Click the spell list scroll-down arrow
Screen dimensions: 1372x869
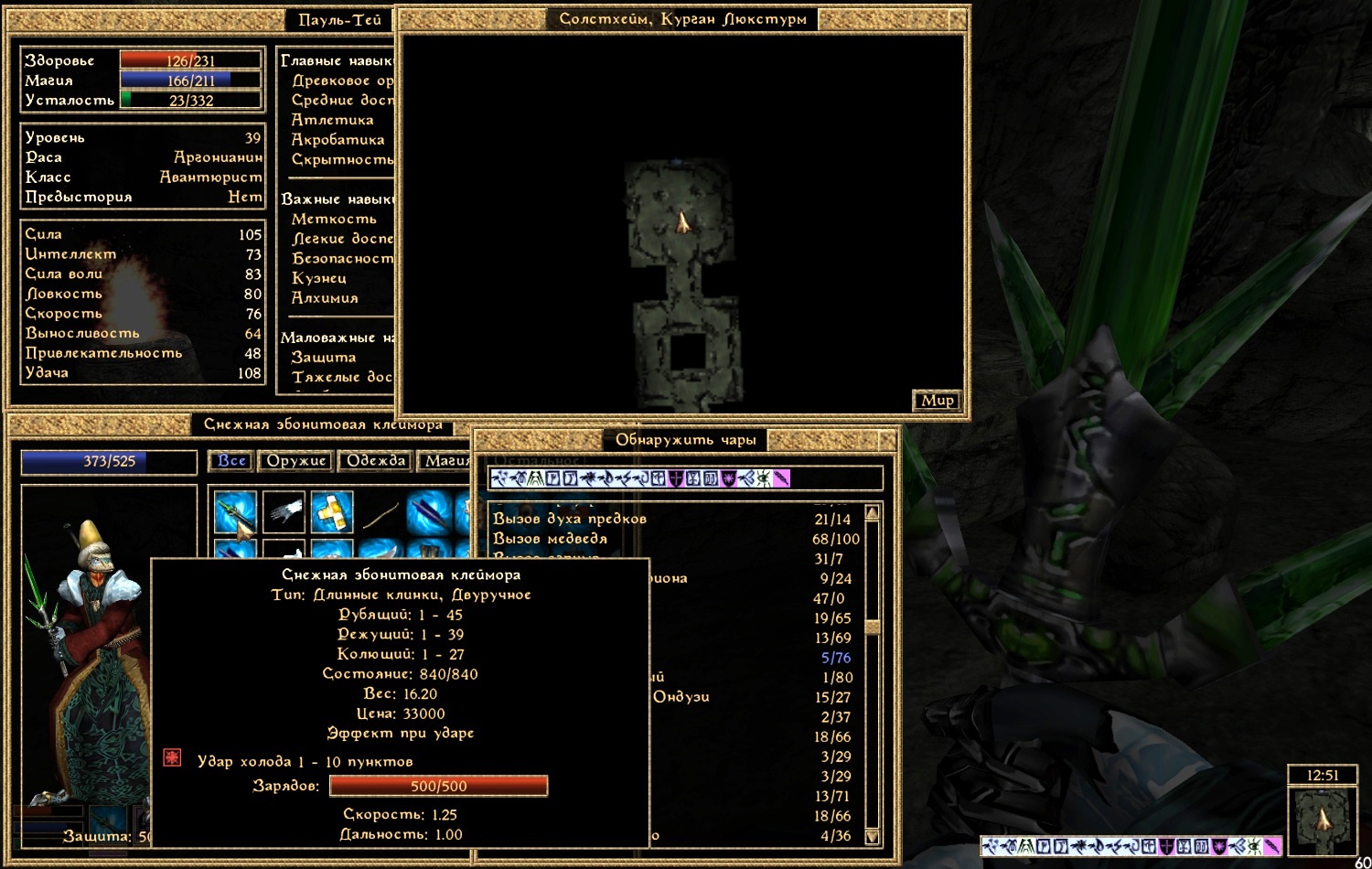point(872,836)
